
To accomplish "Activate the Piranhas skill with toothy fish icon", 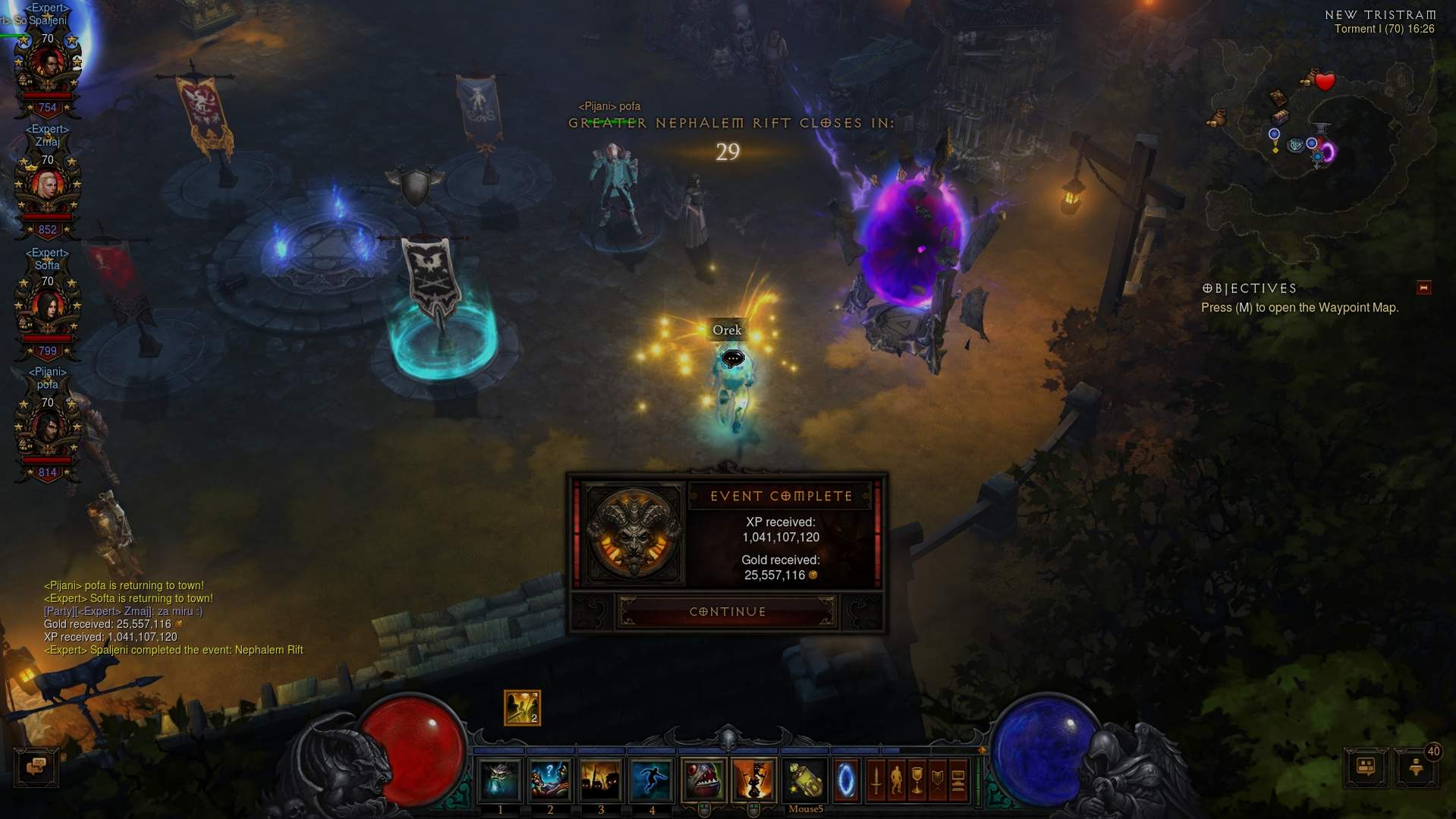I will coord(703,780).
